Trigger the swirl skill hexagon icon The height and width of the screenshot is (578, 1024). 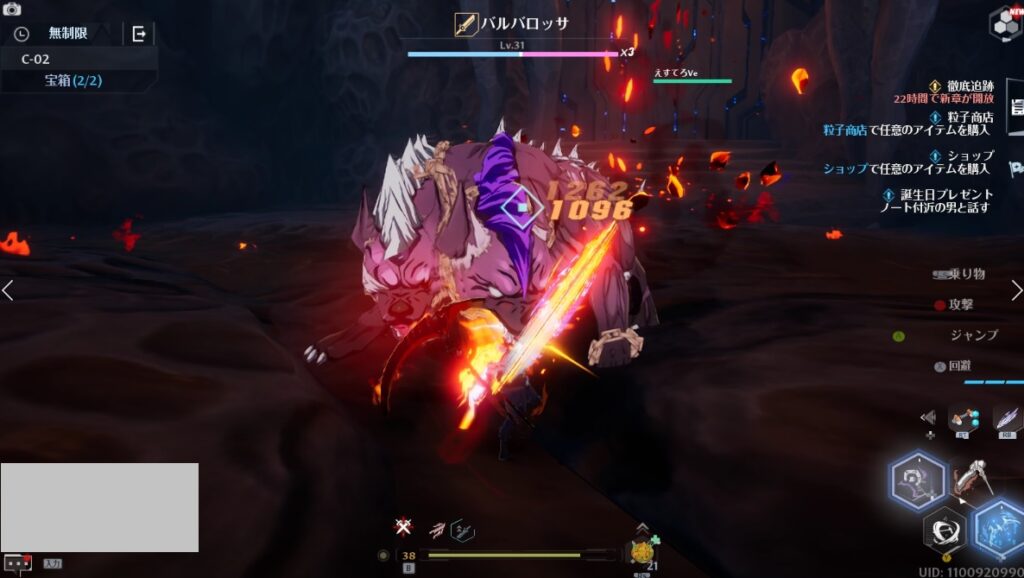[944, 530]
